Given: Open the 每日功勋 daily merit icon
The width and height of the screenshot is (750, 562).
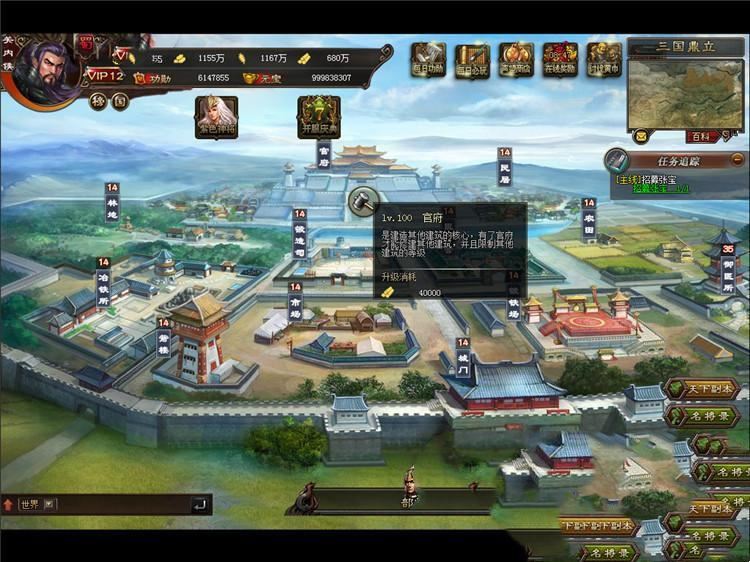Looking at the screenshot, I should (428, 59).
